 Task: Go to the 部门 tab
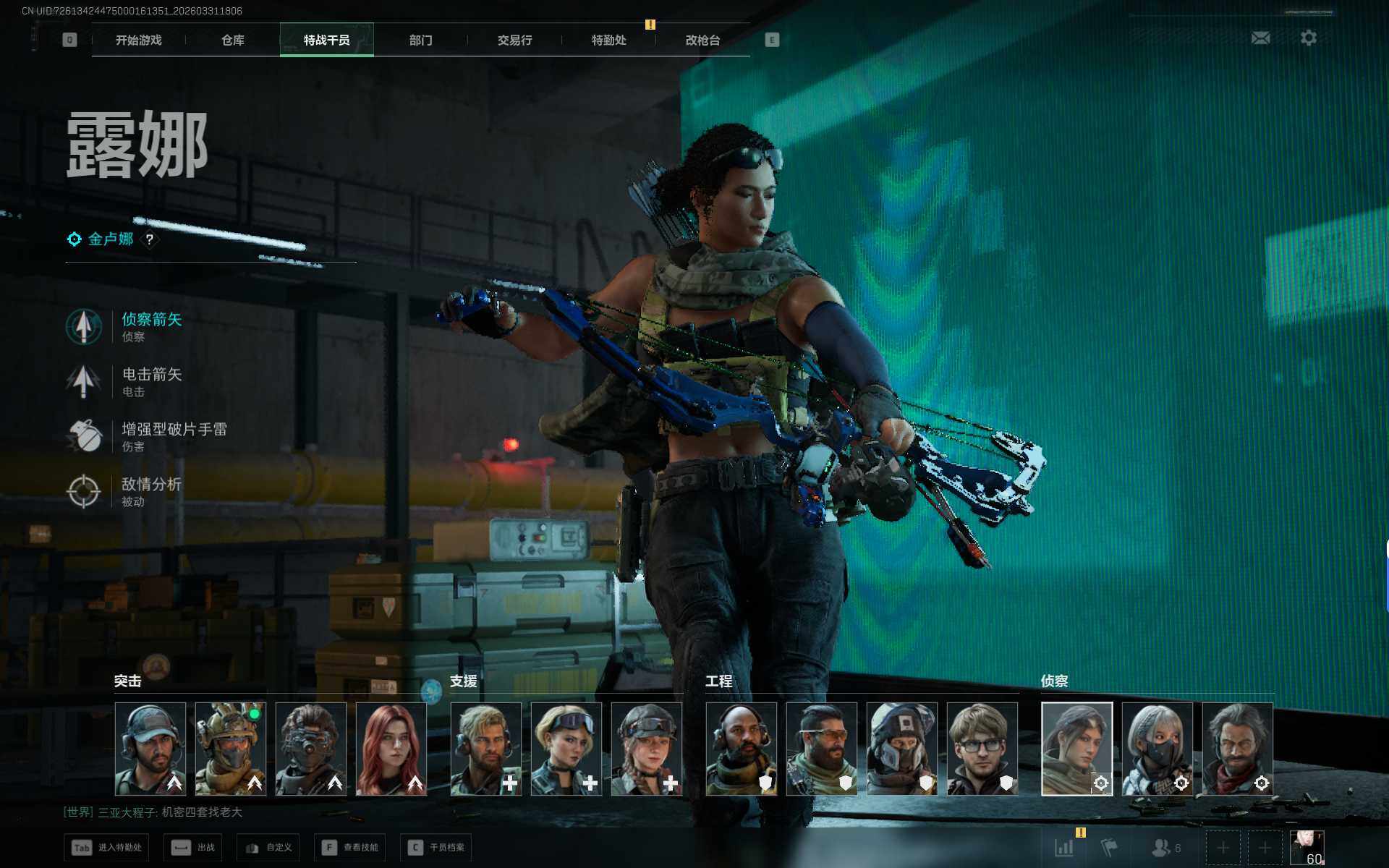click(420, 41)
